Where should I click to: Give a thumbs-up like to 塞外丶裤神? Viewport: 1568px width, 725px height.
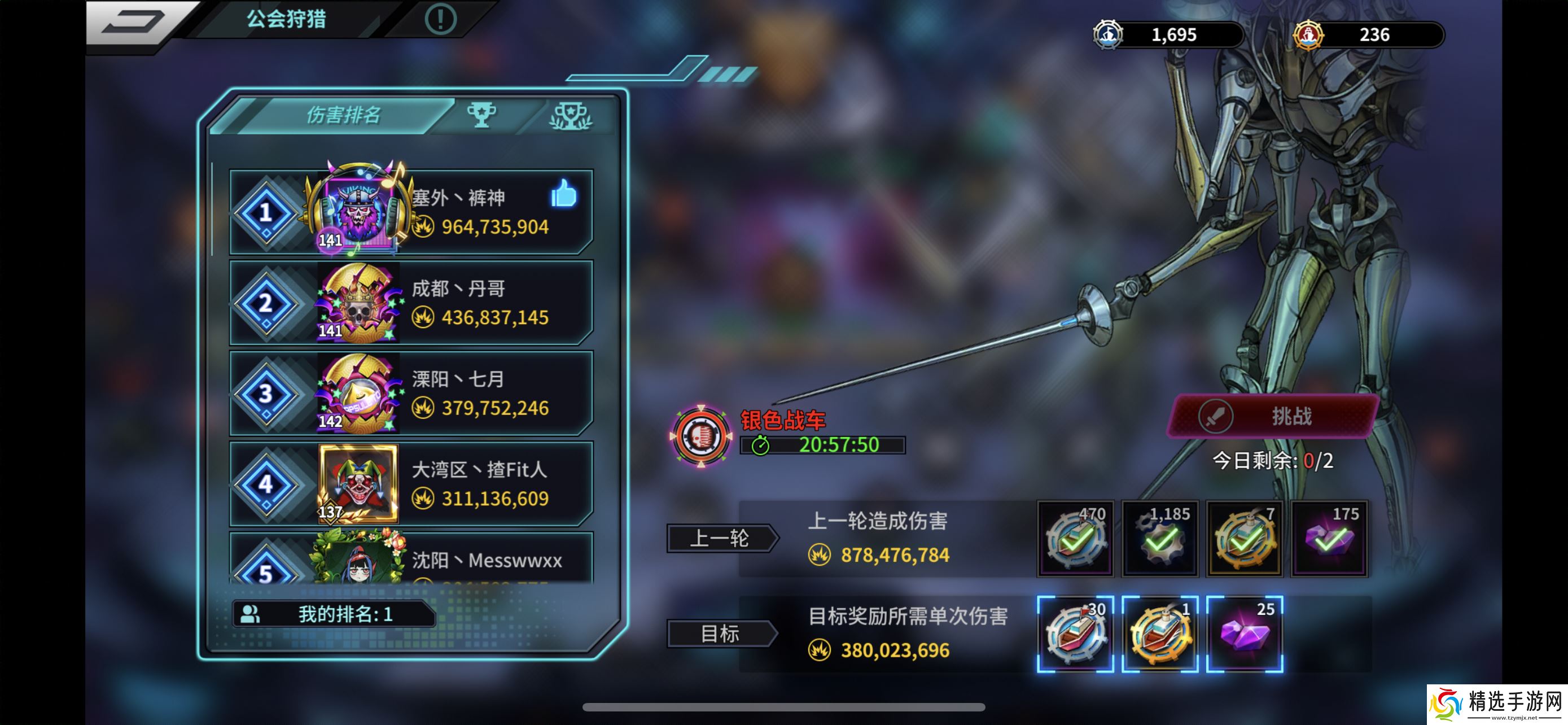563,194
